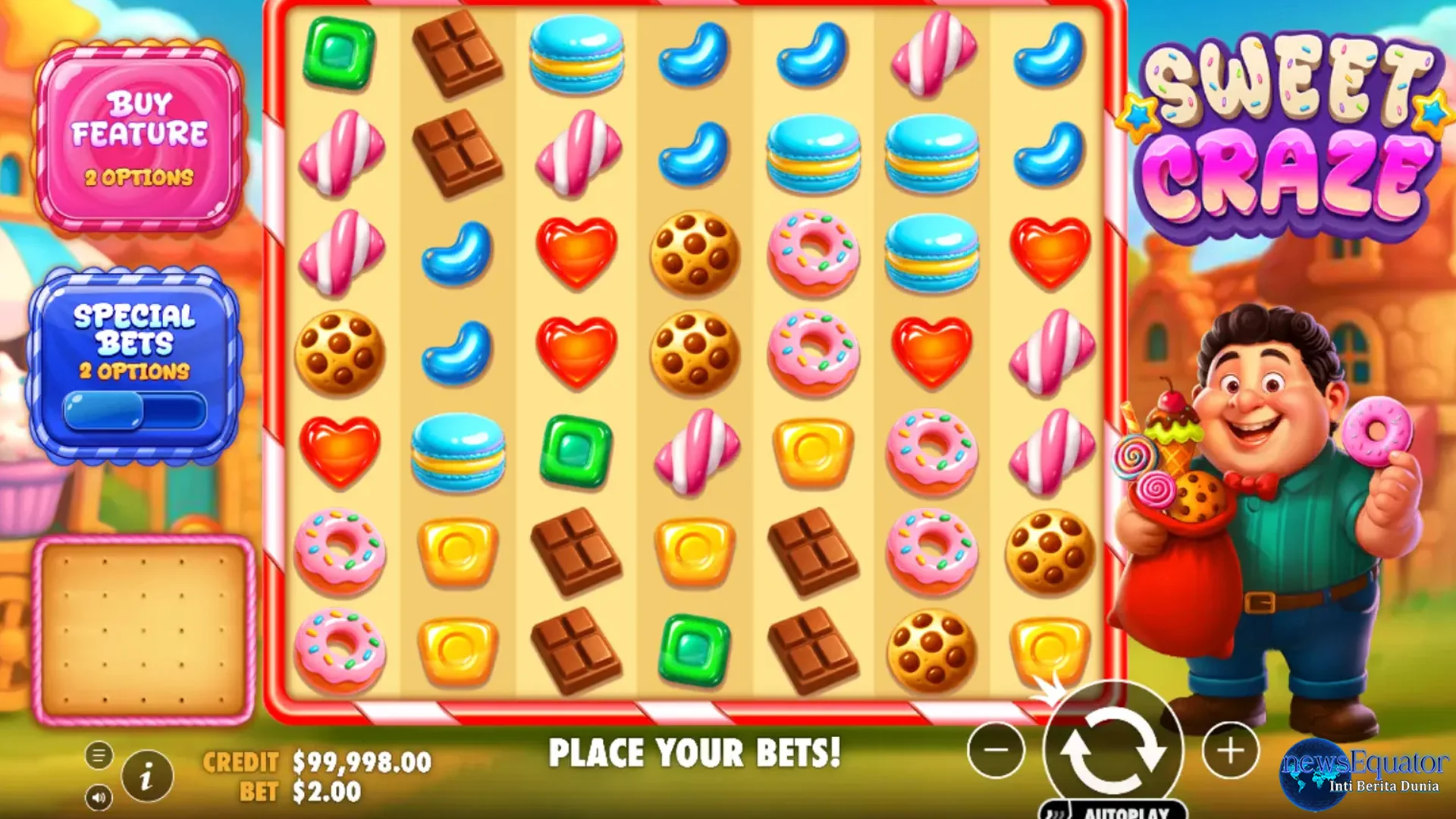Open the game rules via the i icon

click(x=147, y=775)
